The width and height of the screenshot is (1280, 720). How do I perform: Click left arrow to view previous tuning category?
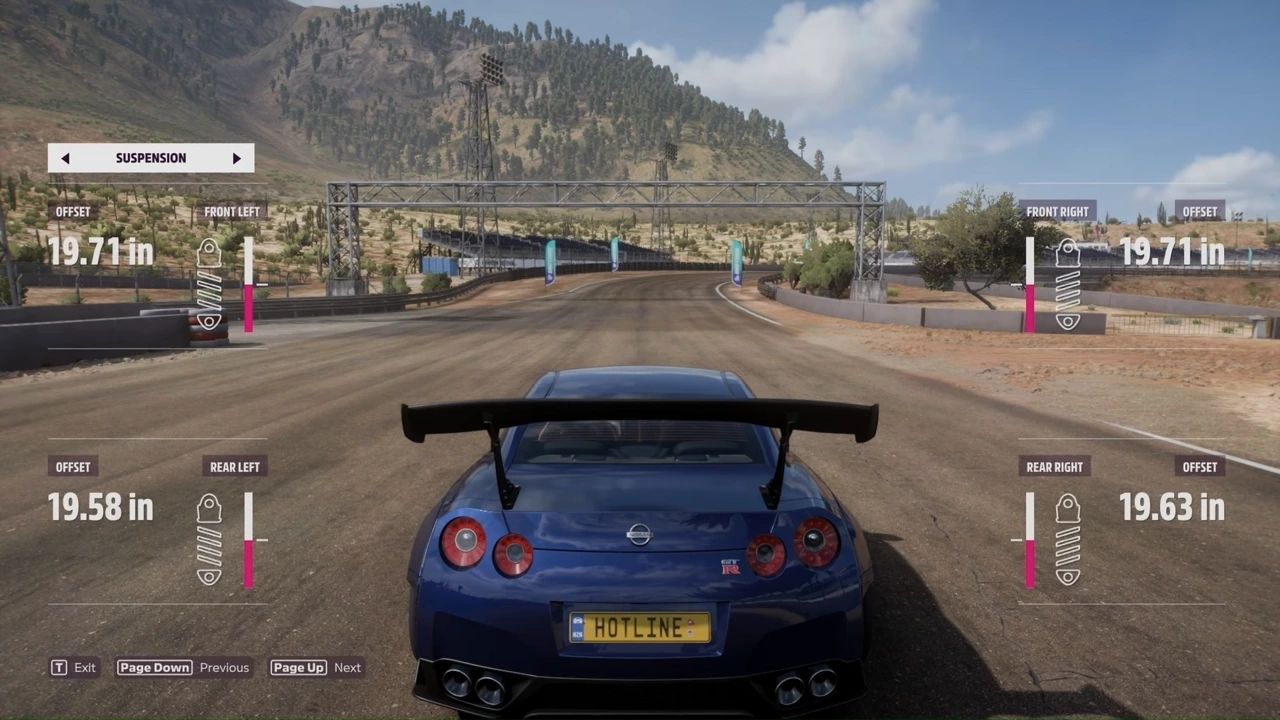(x=65, y=157)
